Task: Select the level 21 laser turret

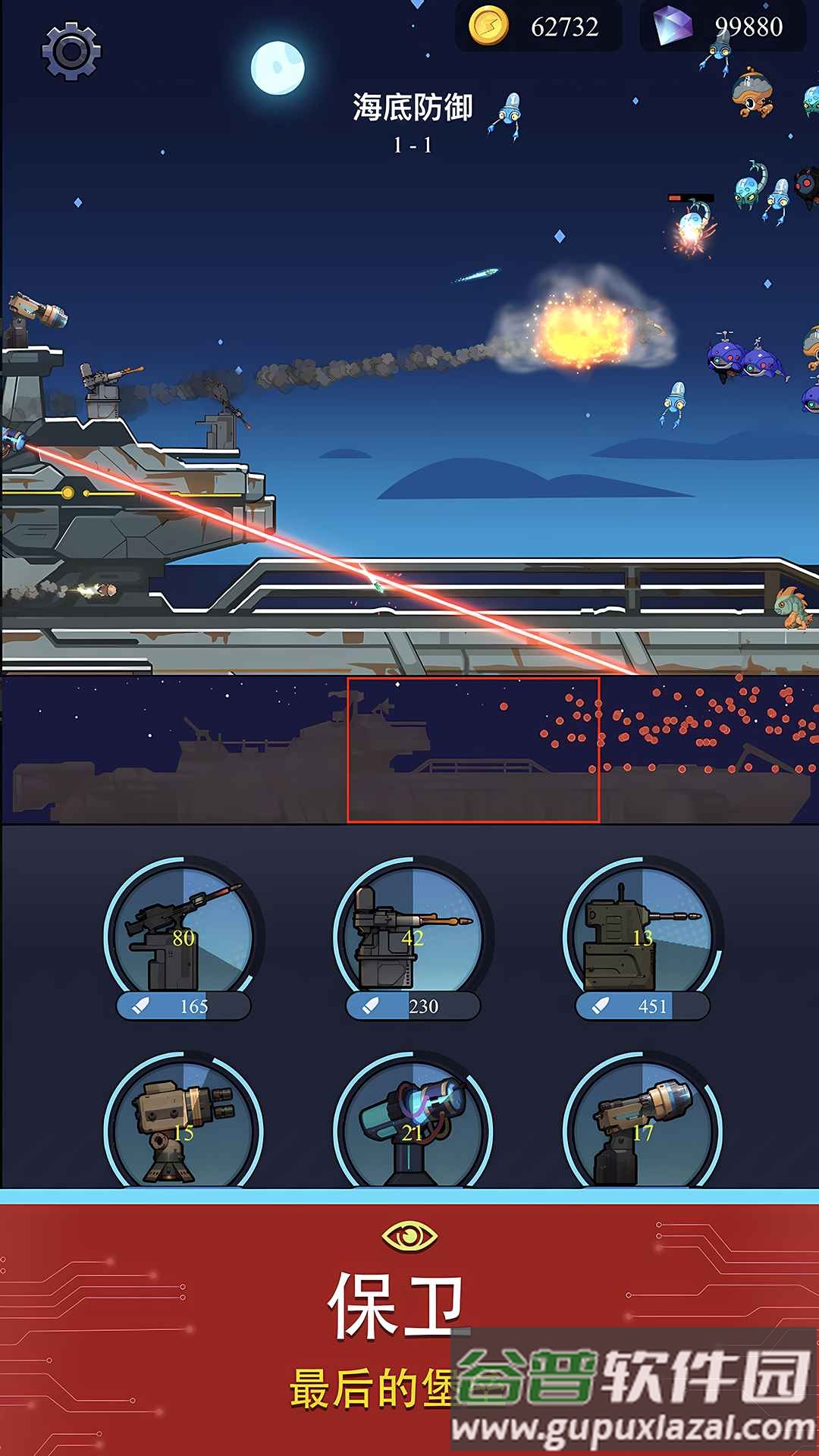Action: pyautogui.click(x=413, y=1126)
